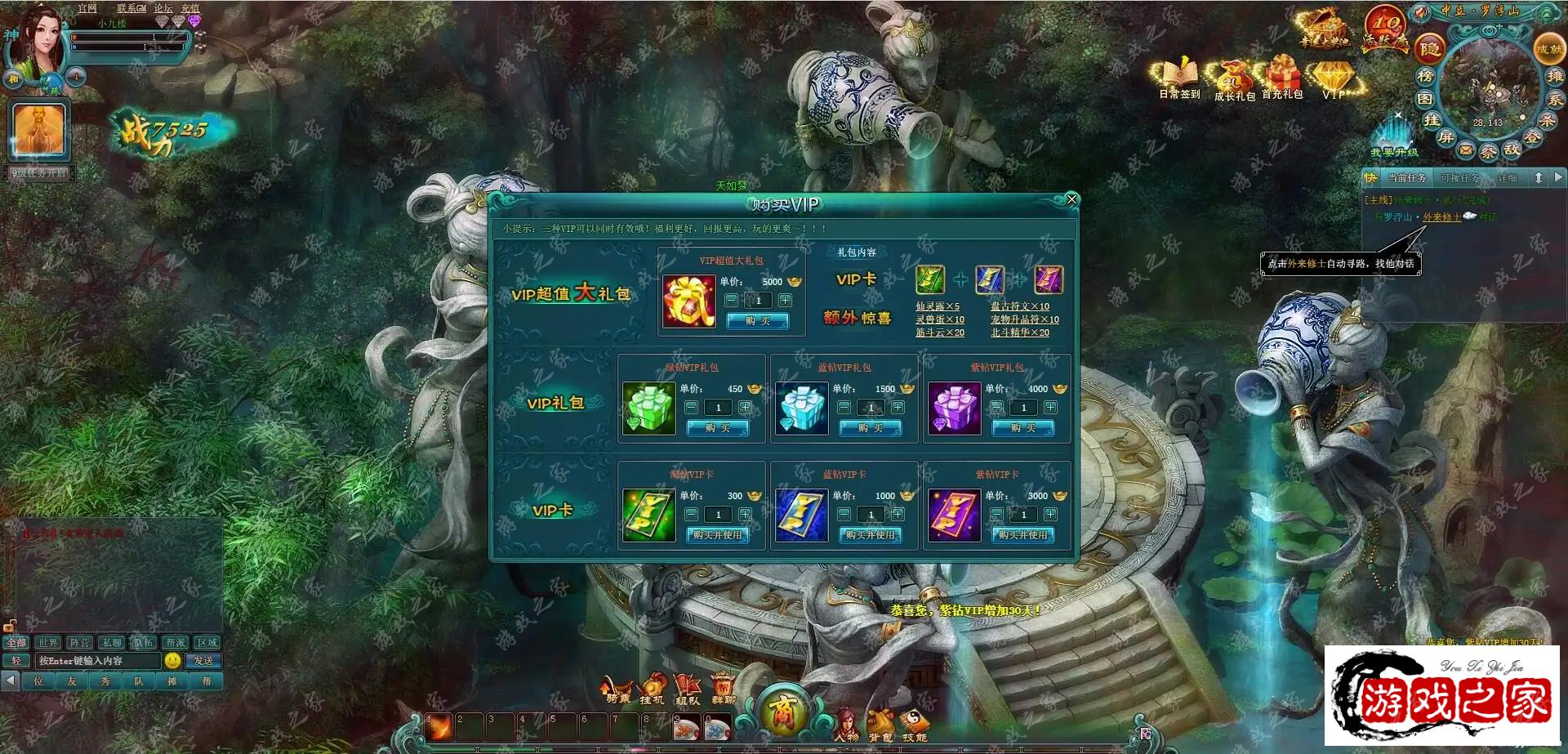Open the 幸运大奖池 treasure chest
The width and height of the screenshot is (1568, 754).
pyautogui.click(x=1323, y=29)
